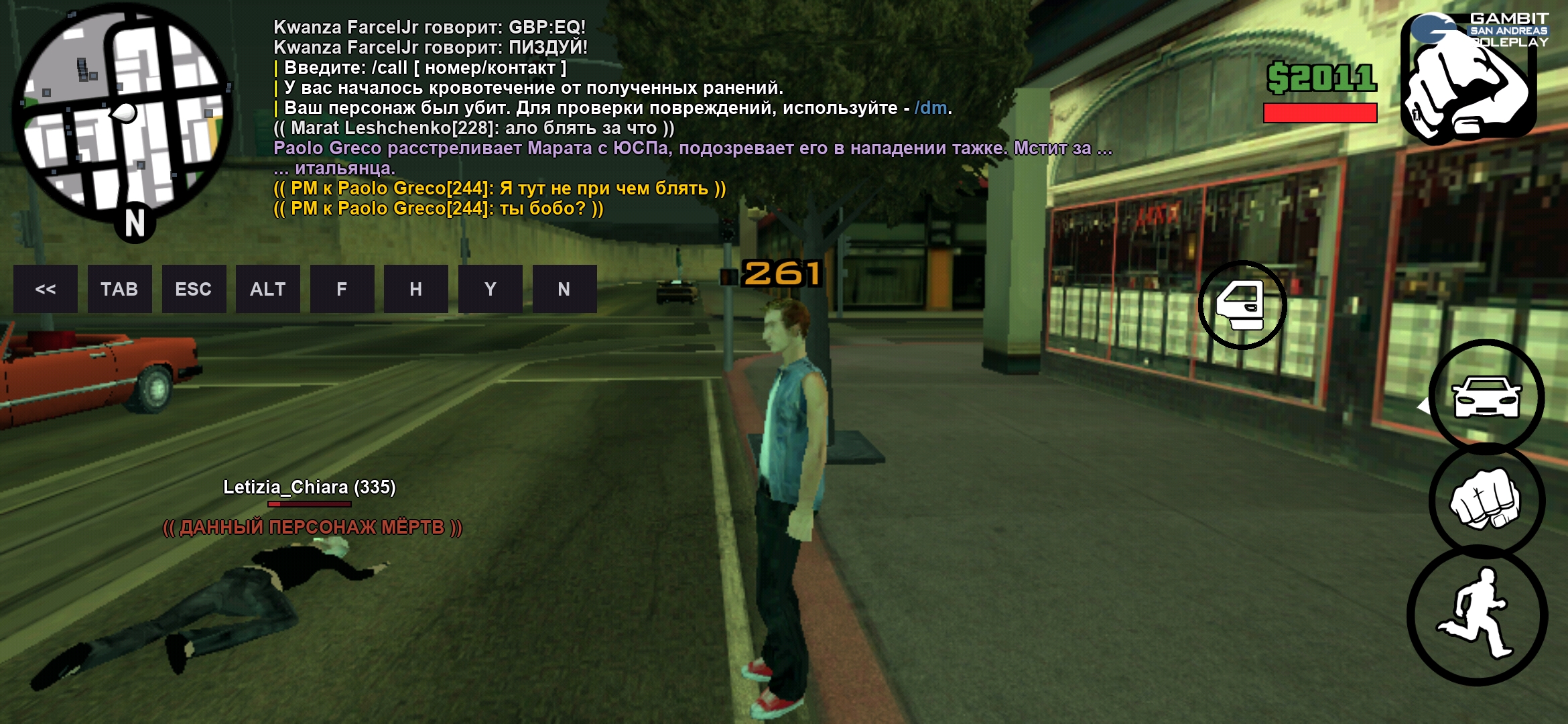
Task: Tap the ESC key button
Action: [x=194, y=289]
